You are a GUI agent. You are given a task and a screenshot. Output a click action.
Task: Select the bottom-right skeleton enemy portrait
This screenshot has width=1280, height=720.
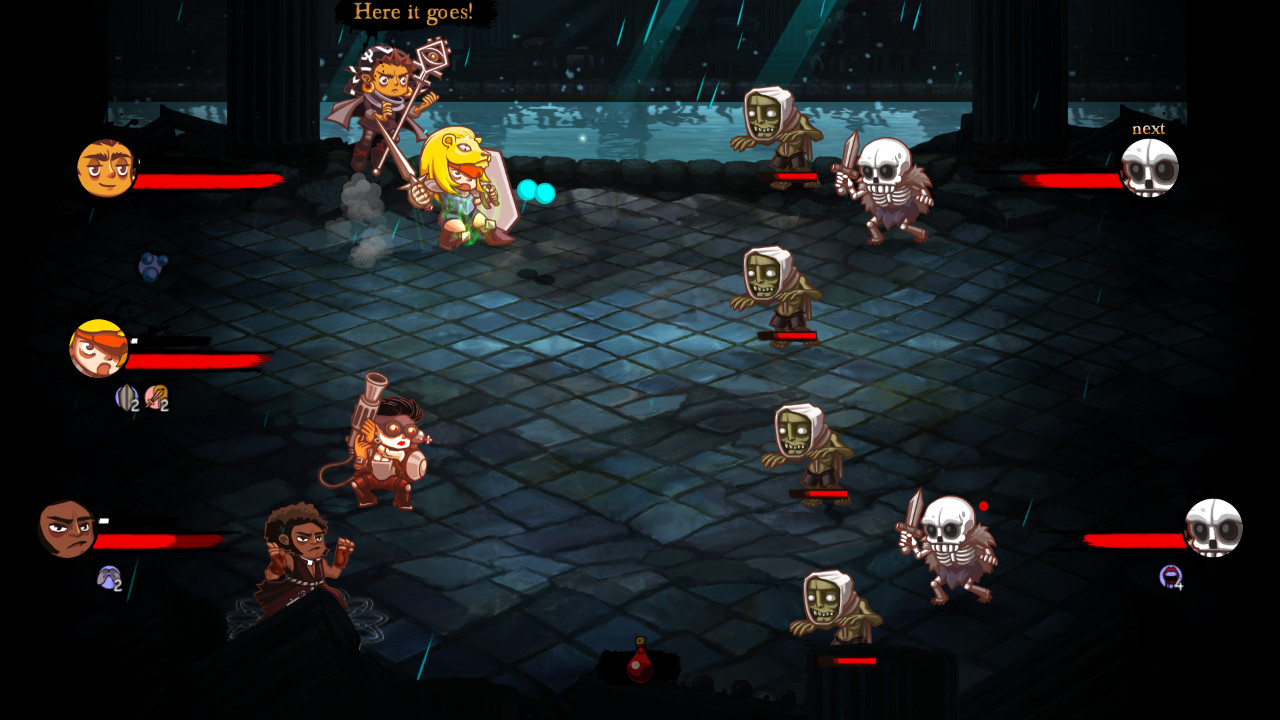click(1214, 528)
